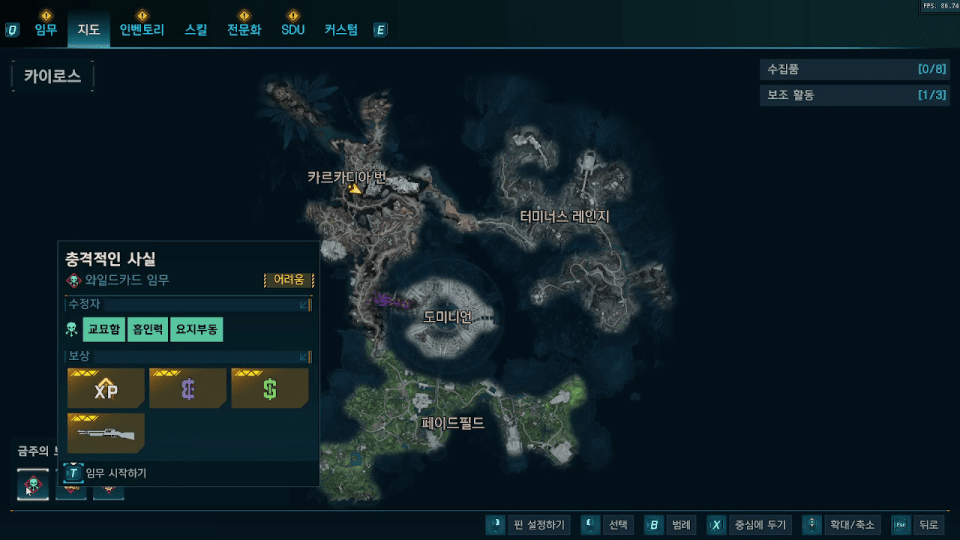Collapse the 보상 rewards section

[x=304, y=356]
